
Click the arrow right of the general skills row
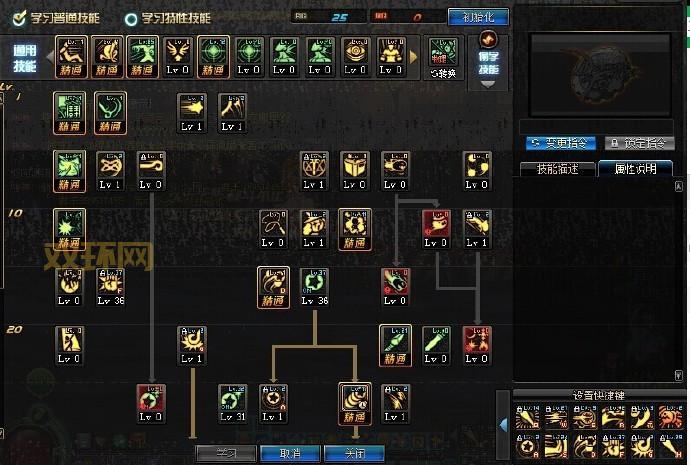(414, 57)
